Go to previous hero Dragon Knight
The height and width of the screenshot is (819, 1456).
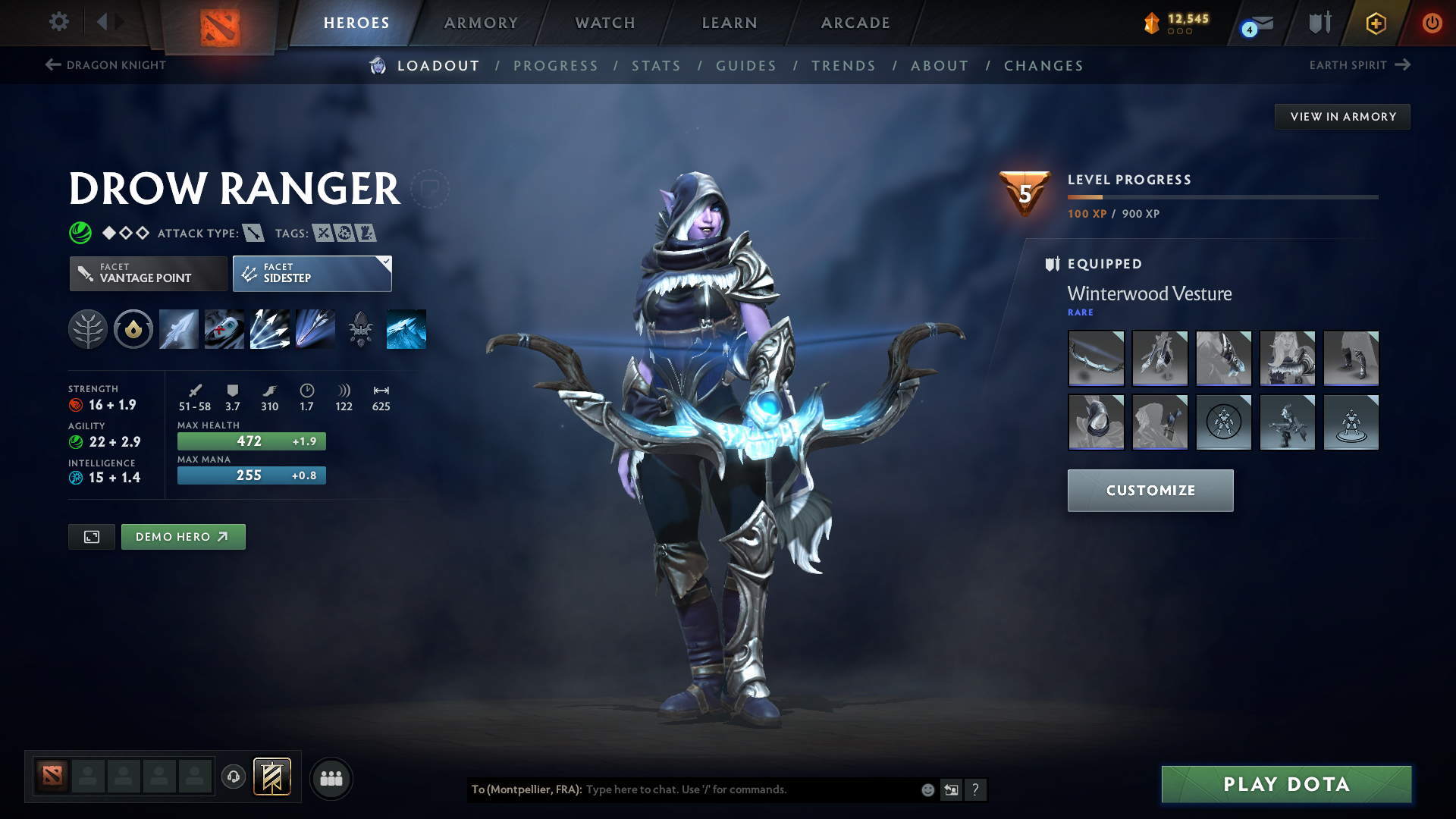coord(105,65)
